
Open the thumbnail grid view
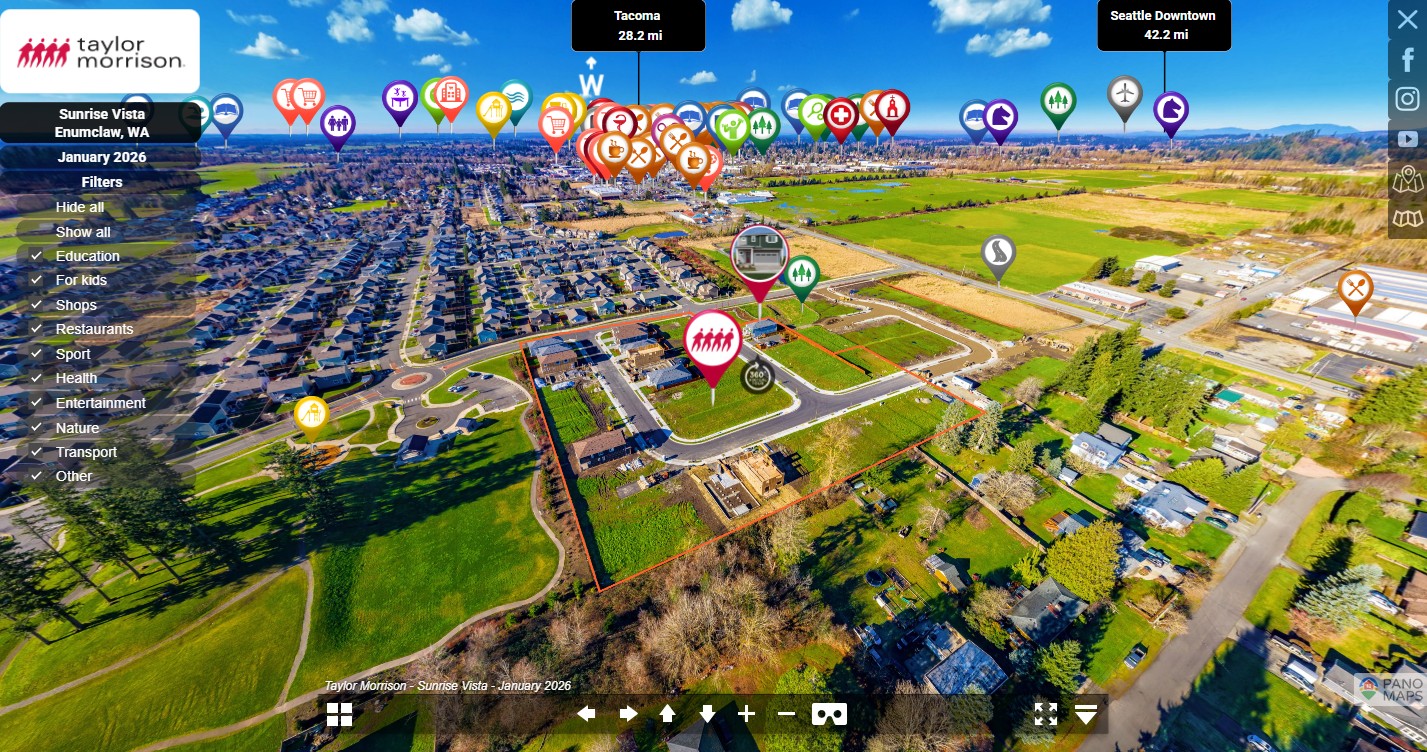pos(339,714)
